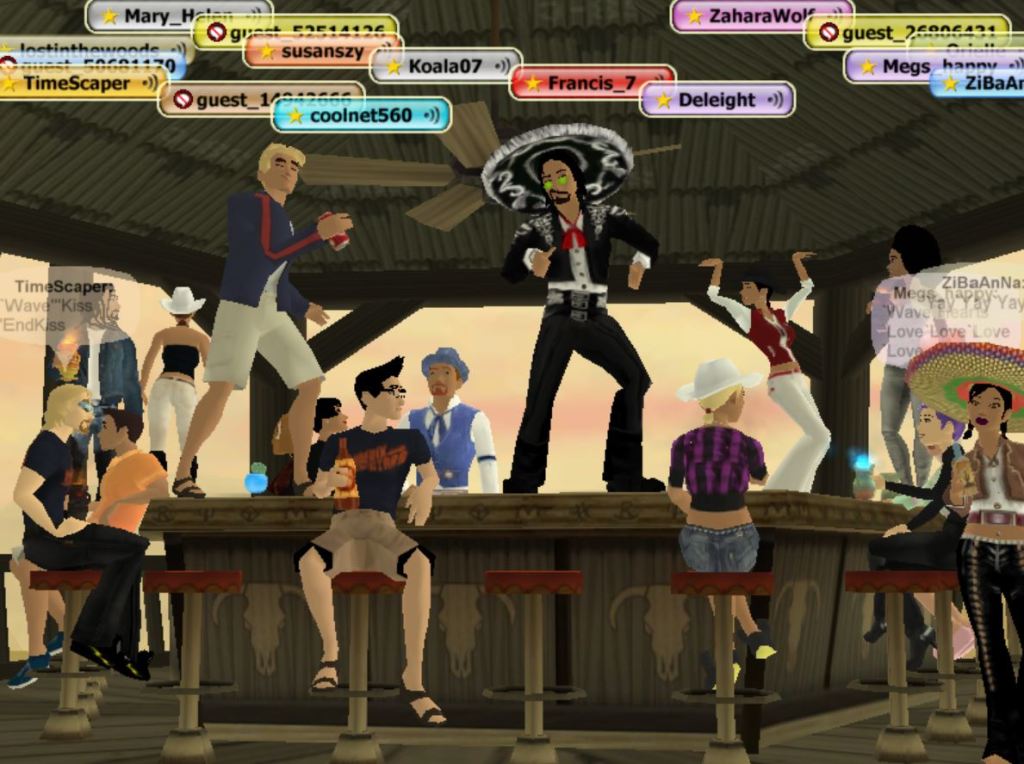Choose the Deleight player tag
The height and width of the screenshot is (764, 1024).
(716, 100)
